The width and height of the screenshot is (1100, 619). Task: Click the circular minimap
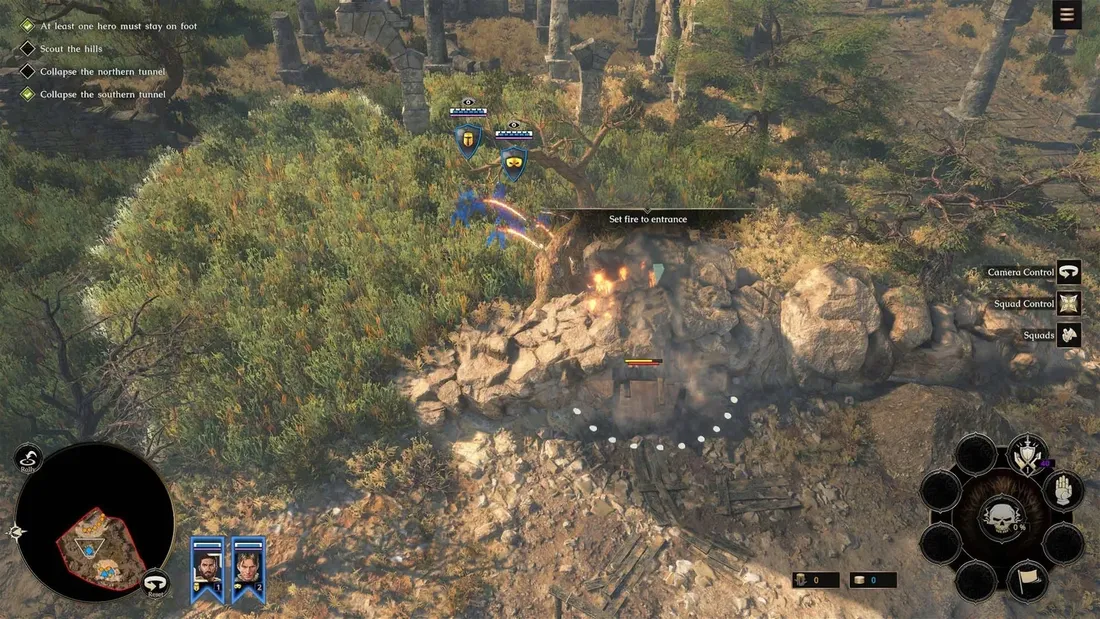pyautogui.click(x=95, y=522)
